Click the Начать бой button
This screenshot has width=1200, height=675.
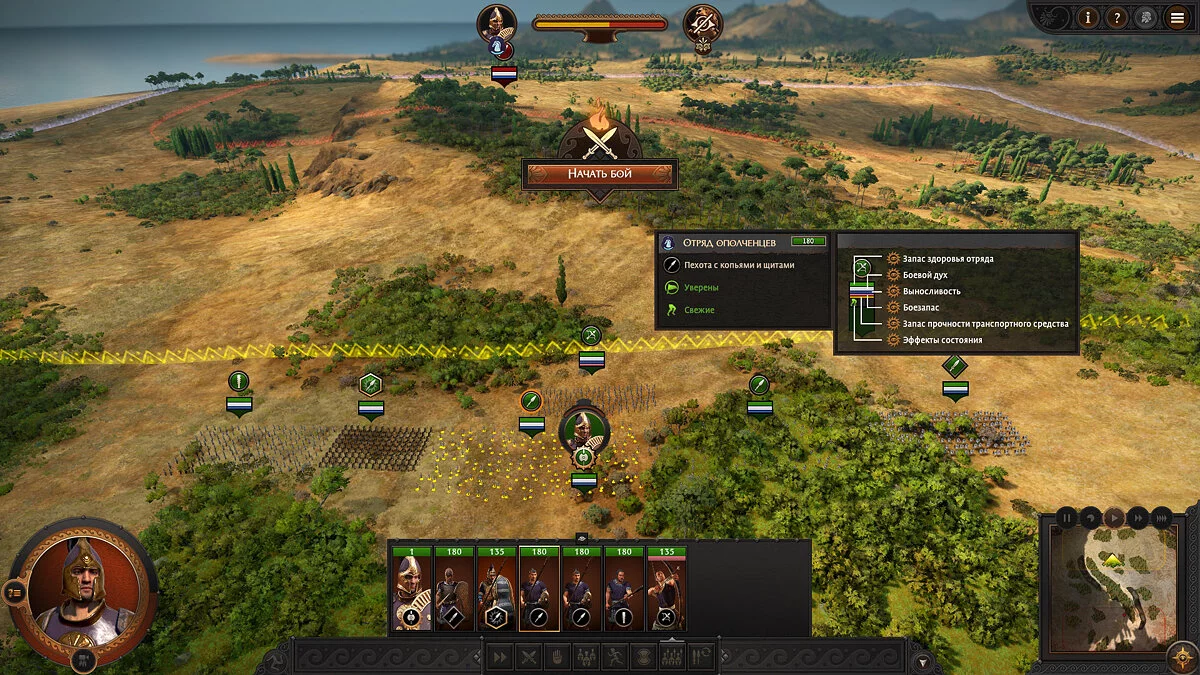[x=599, y=174]
